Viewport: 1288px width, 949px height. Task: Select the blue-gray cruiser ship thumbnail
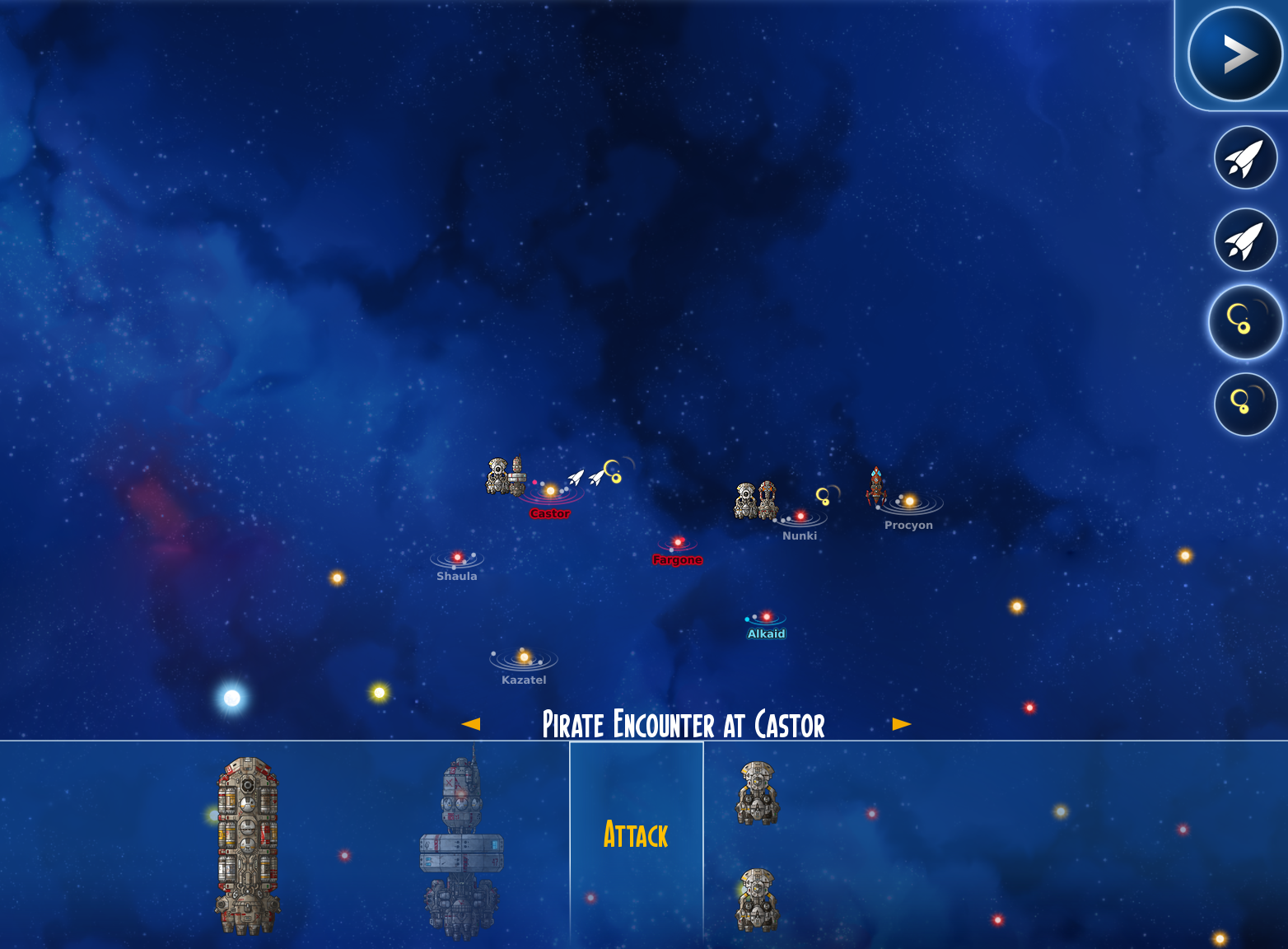click(461, 845)
